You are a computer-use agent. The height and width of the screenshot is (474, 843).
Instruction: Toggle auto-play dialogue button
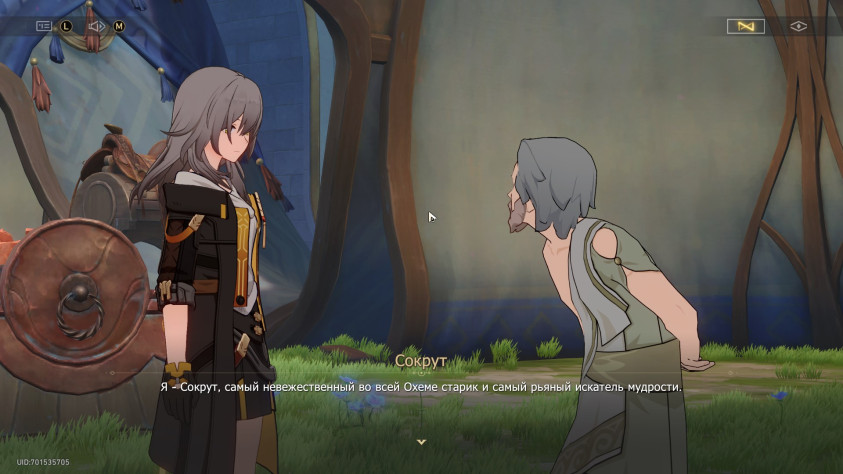pyautogui.click(x=745, y=26)
